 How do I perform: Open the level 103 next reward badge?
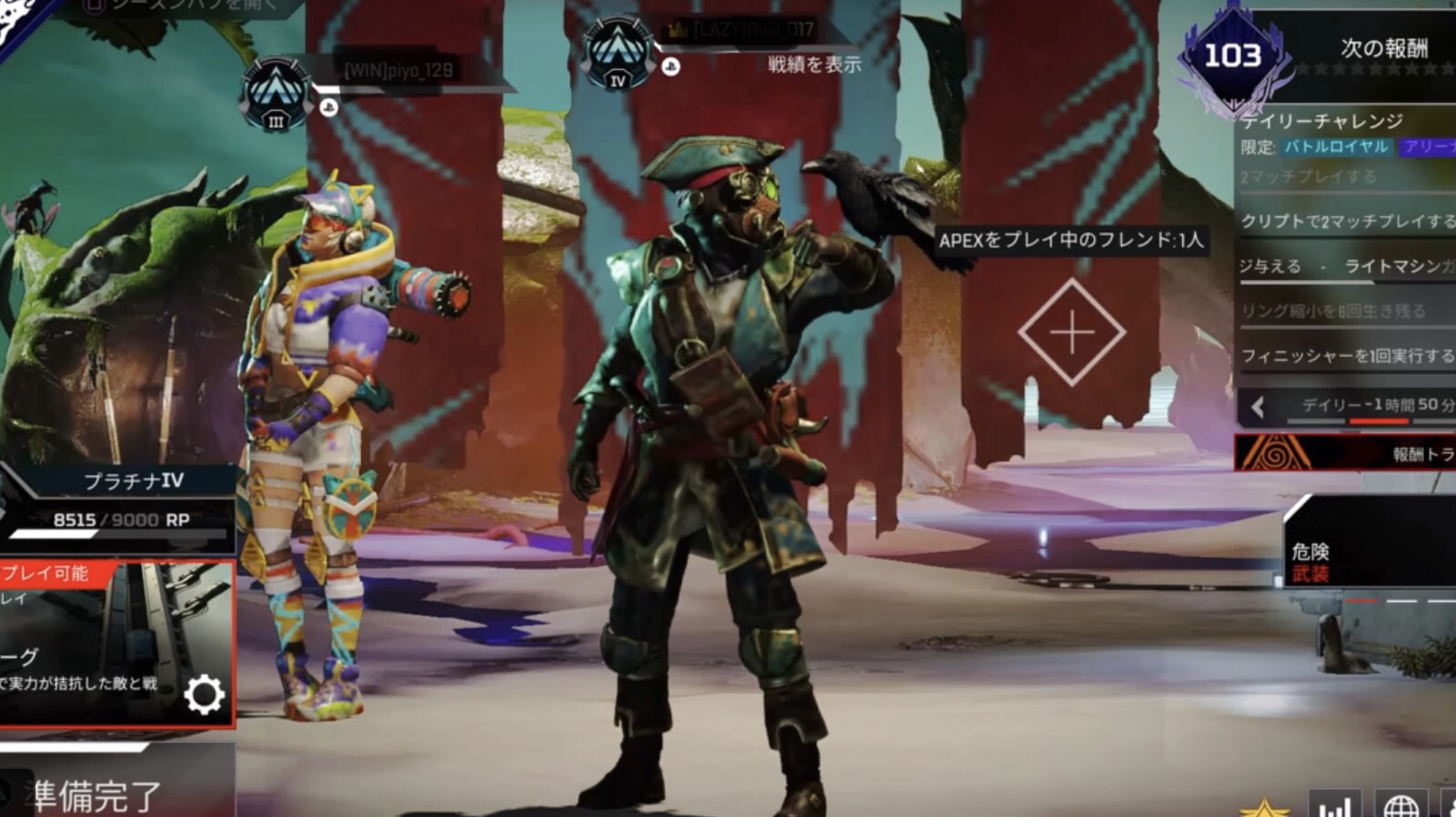[x=1233, y=56]
